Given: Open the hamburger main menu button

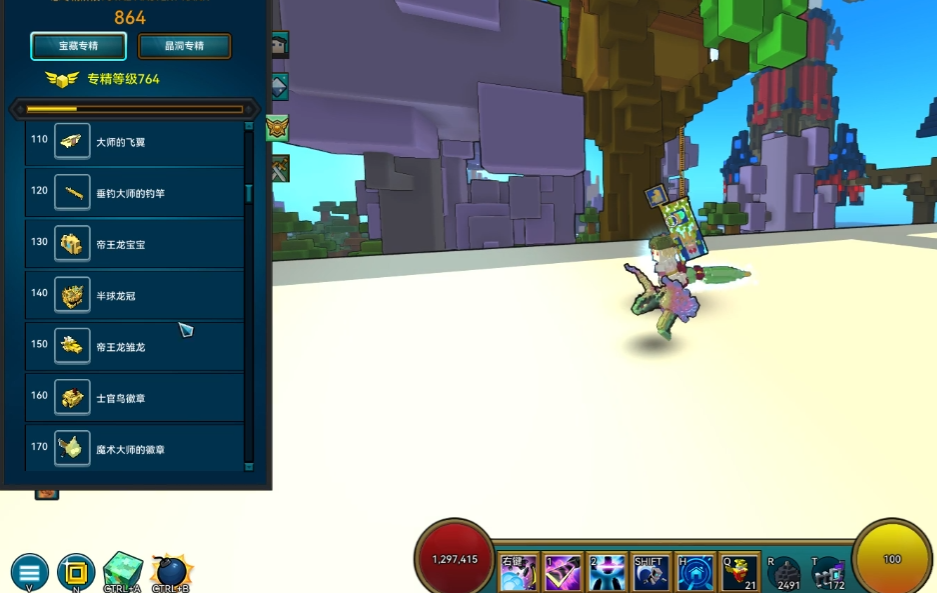Looking at the screenshot, I should 29,572.
